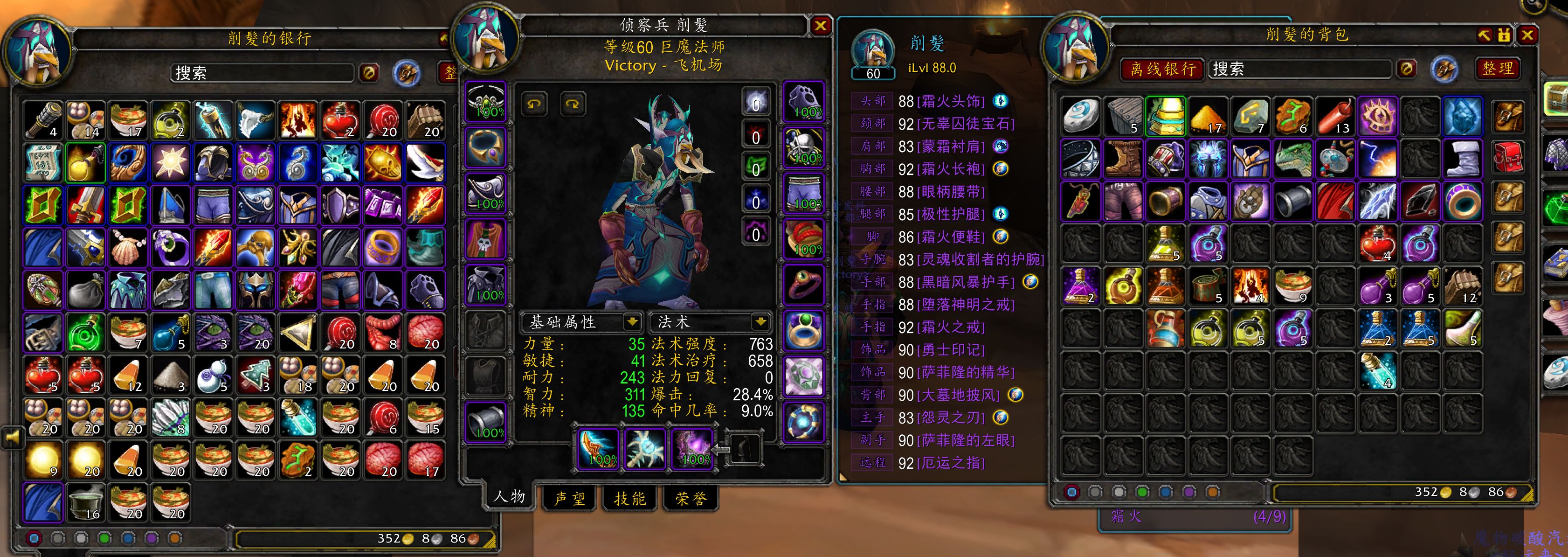
Task: Select the green dragon head item in the backpack
Action: 1293,159
